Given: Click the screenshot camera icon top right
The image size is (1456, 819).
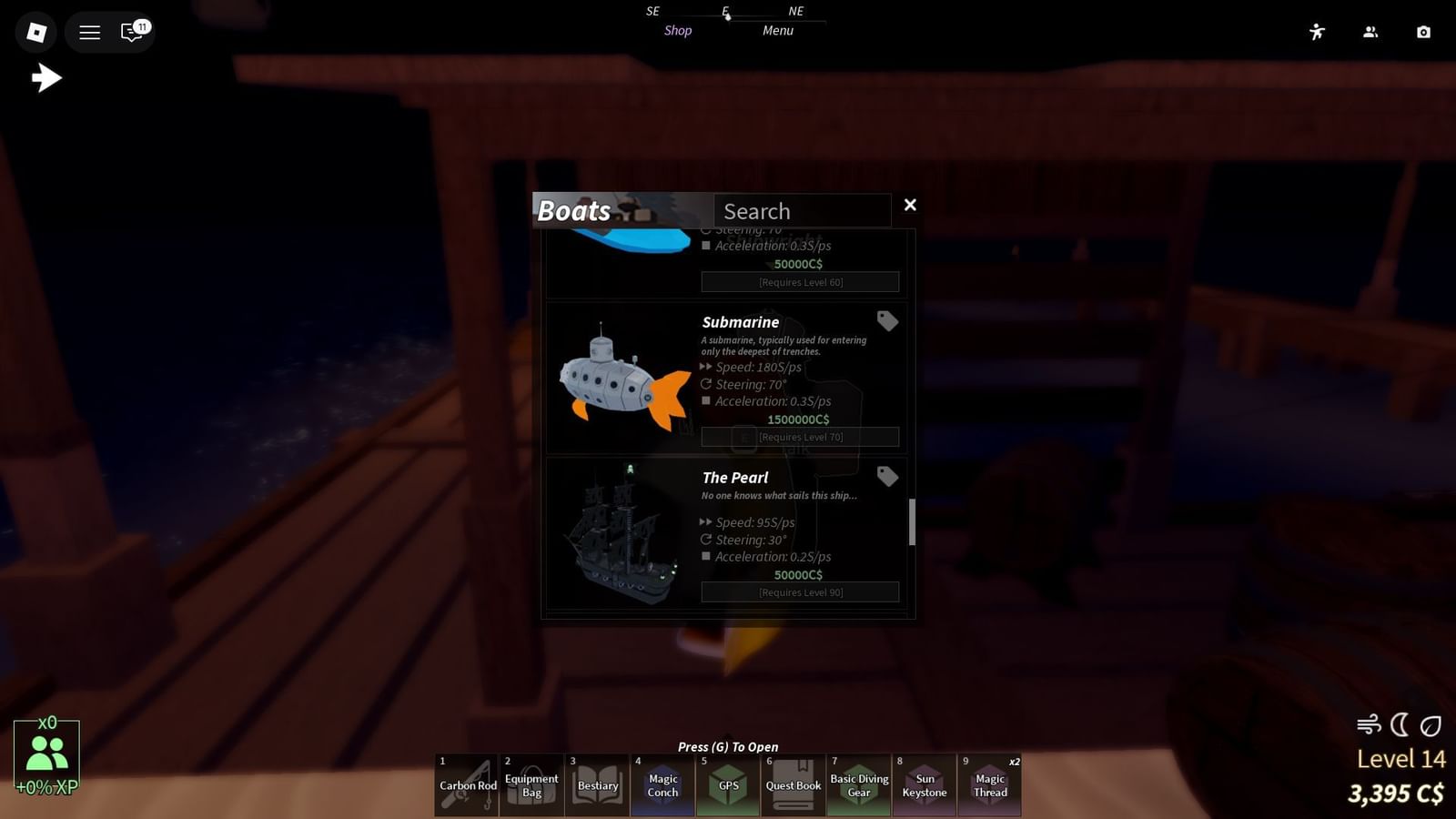Looking at the screenshot, I should click(x=1424, y=32).
